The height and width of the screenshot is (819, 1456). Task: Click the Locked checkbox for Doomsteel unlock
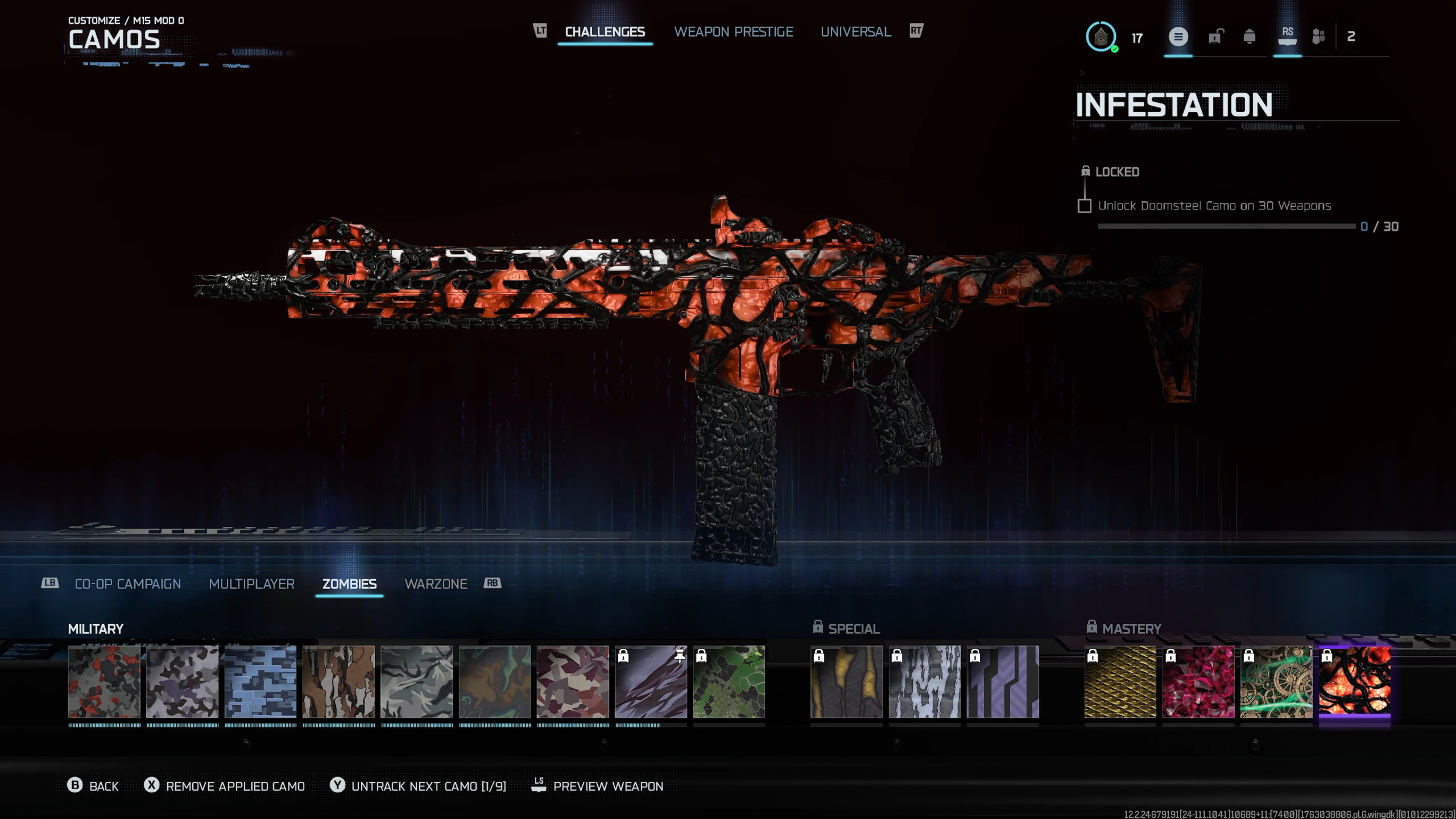[x=1084, y=206]
